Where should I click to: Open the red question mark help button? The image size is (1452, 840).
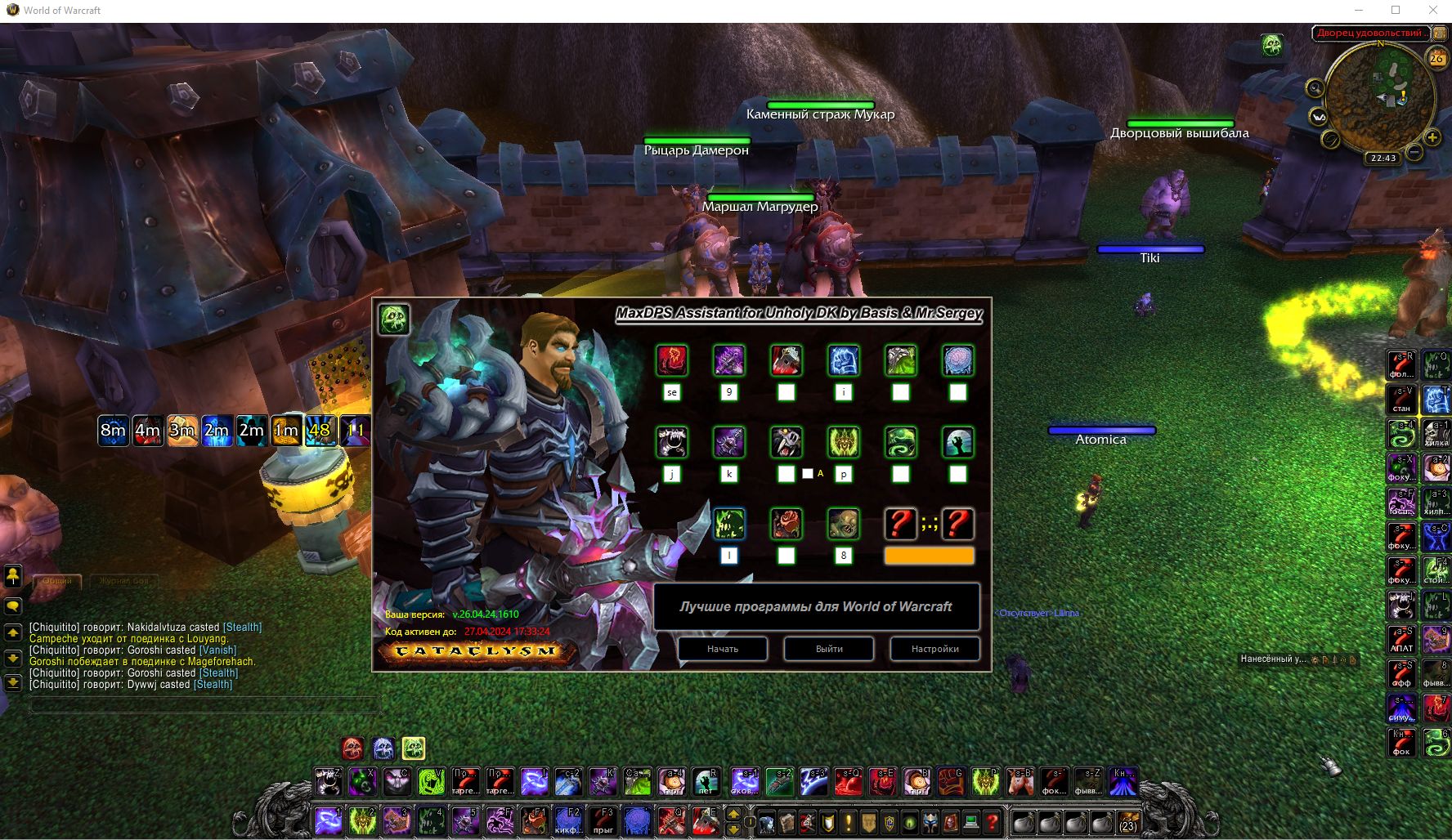(992, 822)
